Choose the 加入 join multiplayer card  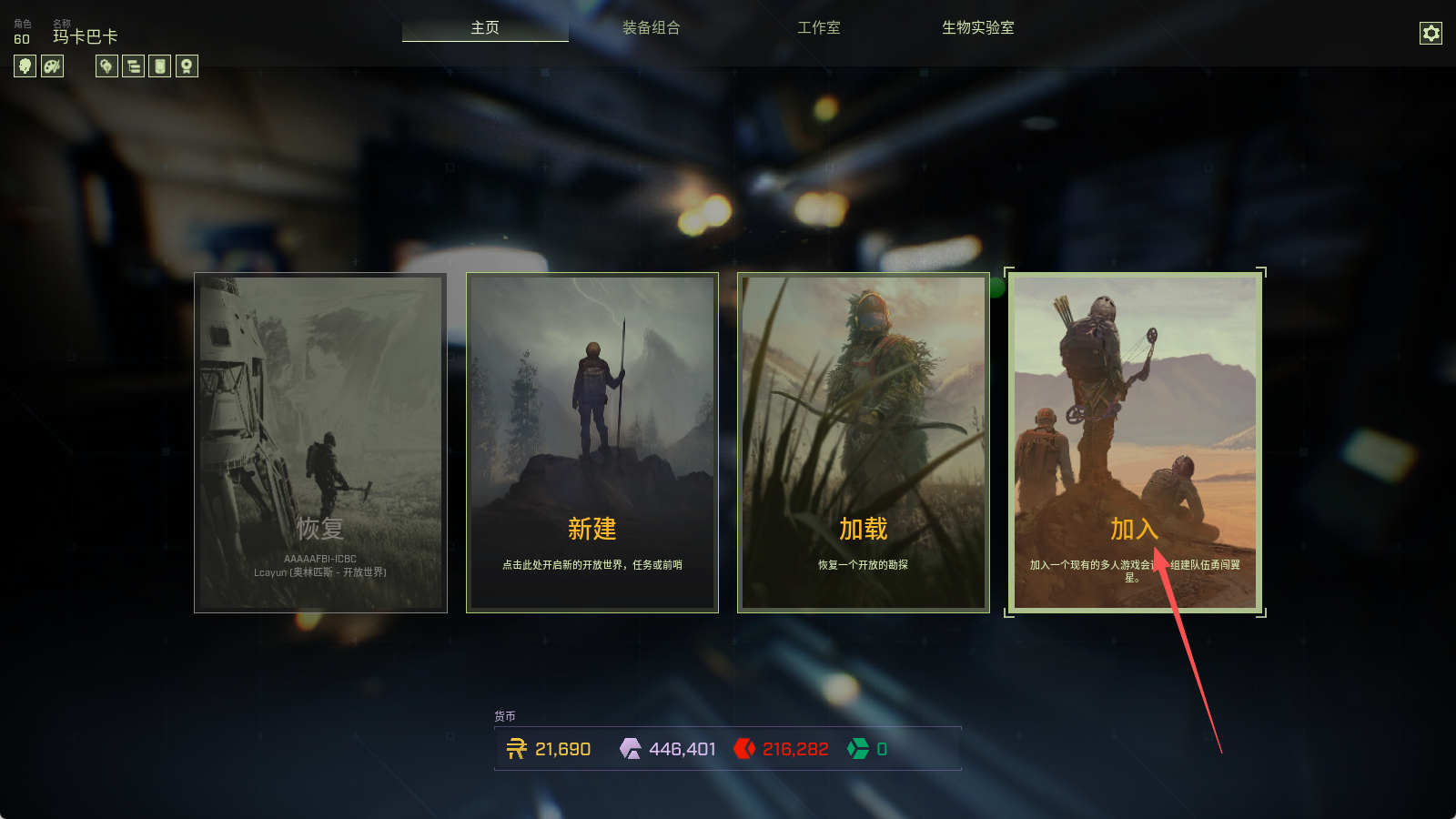tap(1134, 442)
